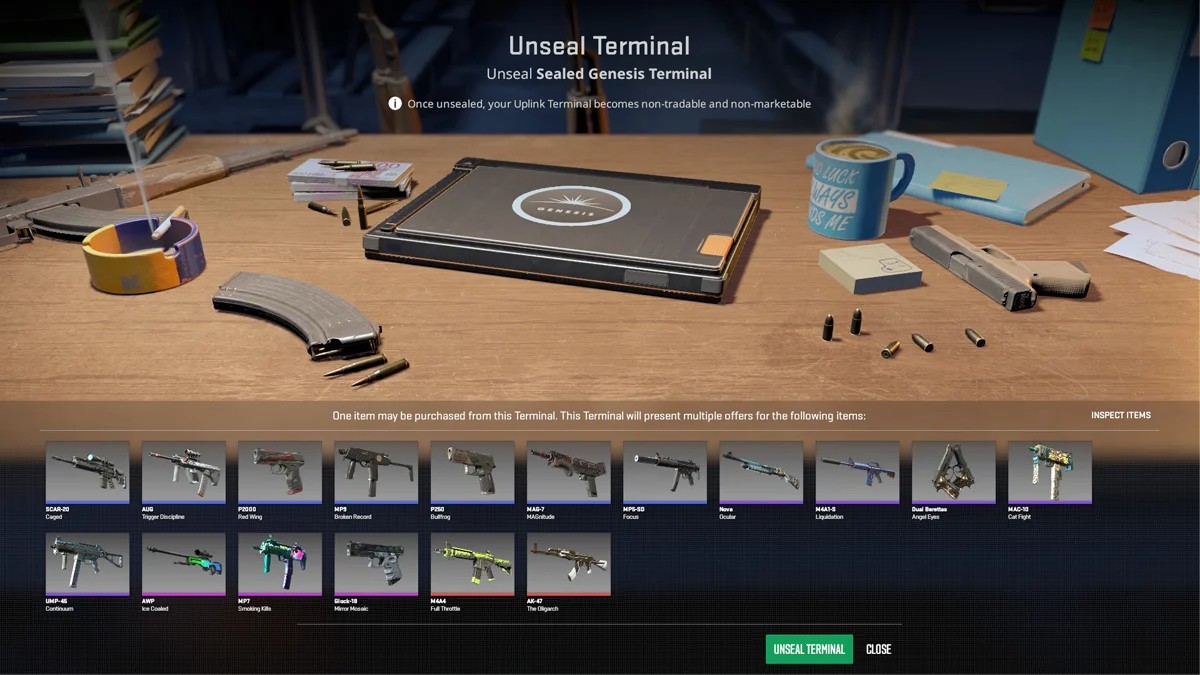Choose the Dual Berettas Angel Eyes skin
1200x675 pixels.
pos(952,471)
